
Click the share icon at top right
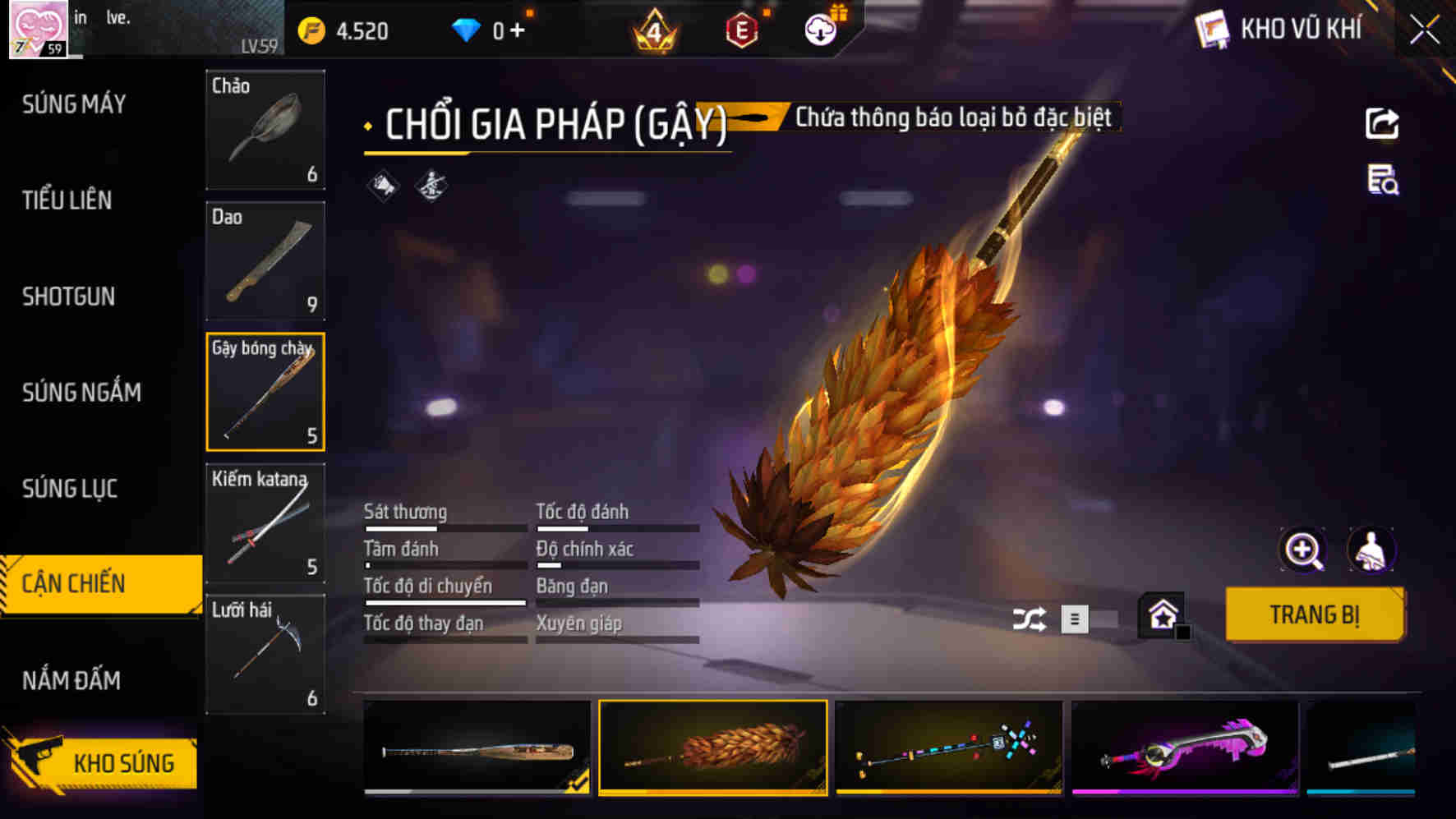(x=1384, y=122)
